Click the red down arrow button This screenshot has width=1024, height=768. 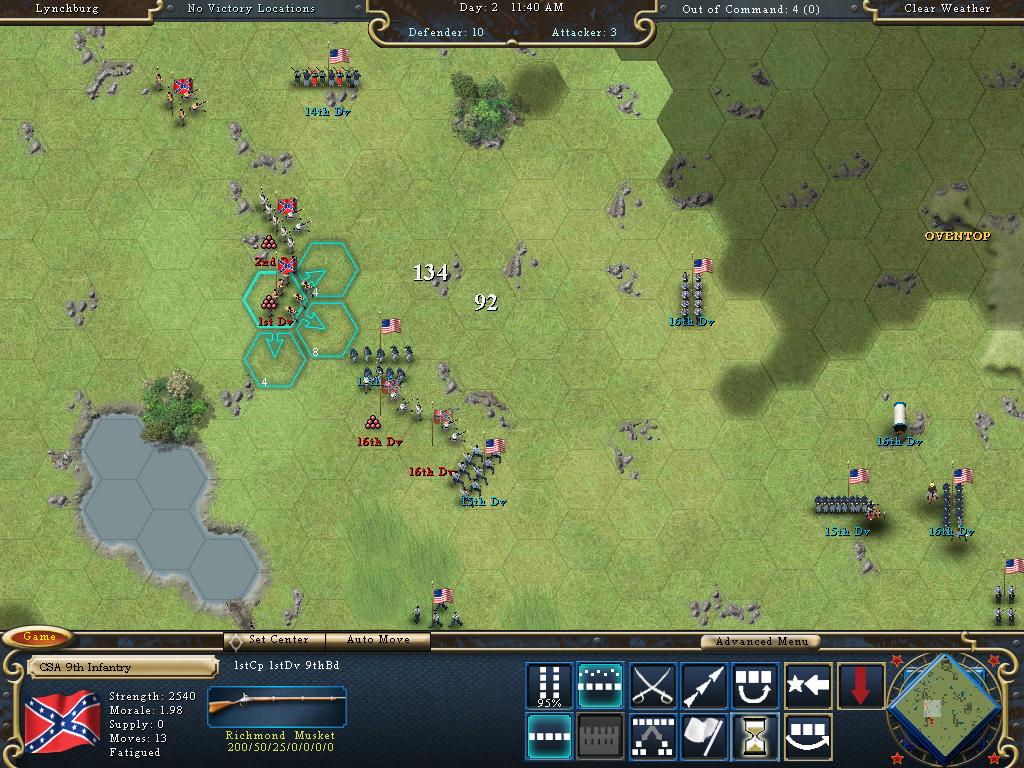point(860,686)
